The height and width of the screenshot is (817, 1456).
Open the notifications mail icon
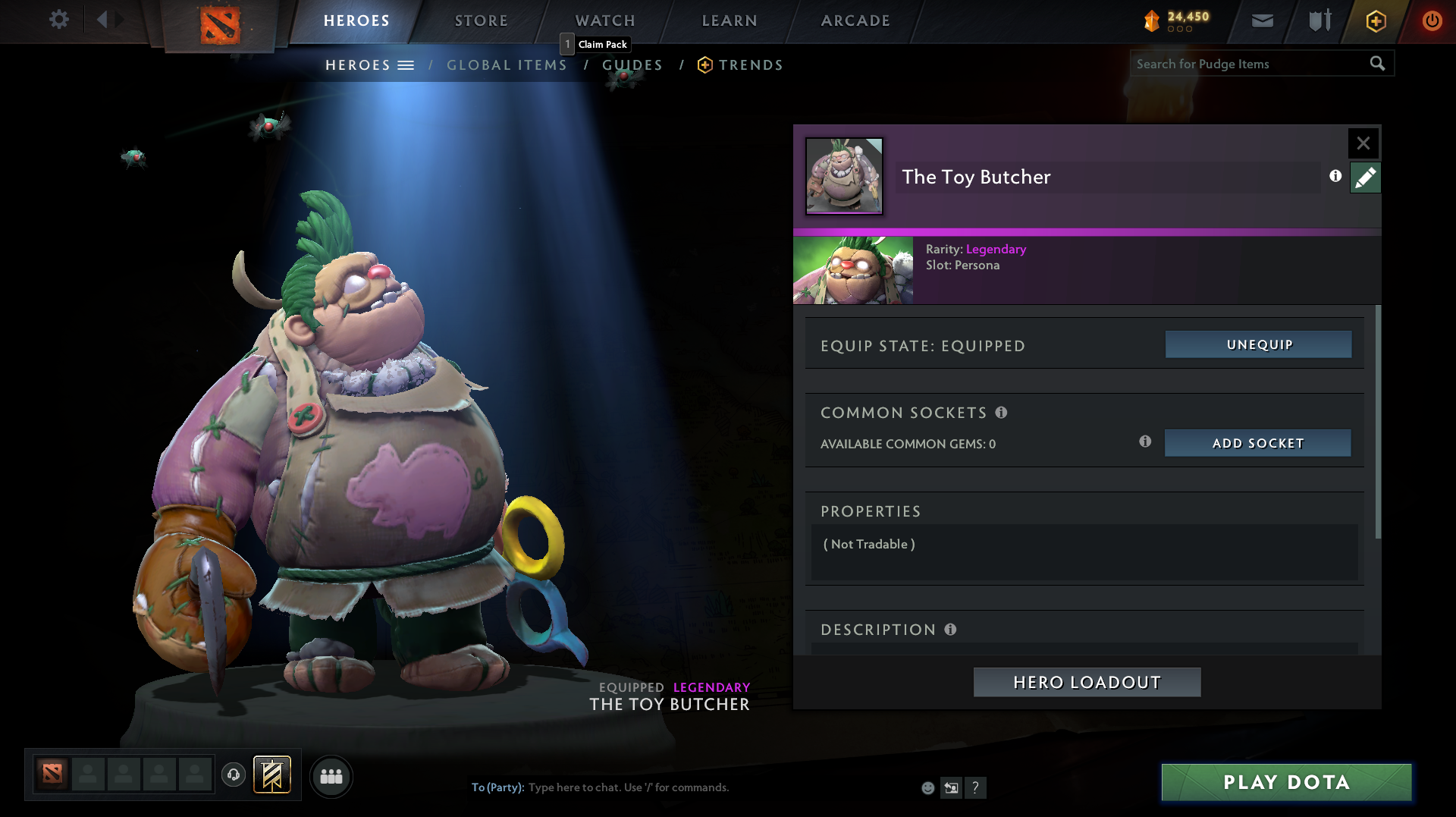[1261, 20]
